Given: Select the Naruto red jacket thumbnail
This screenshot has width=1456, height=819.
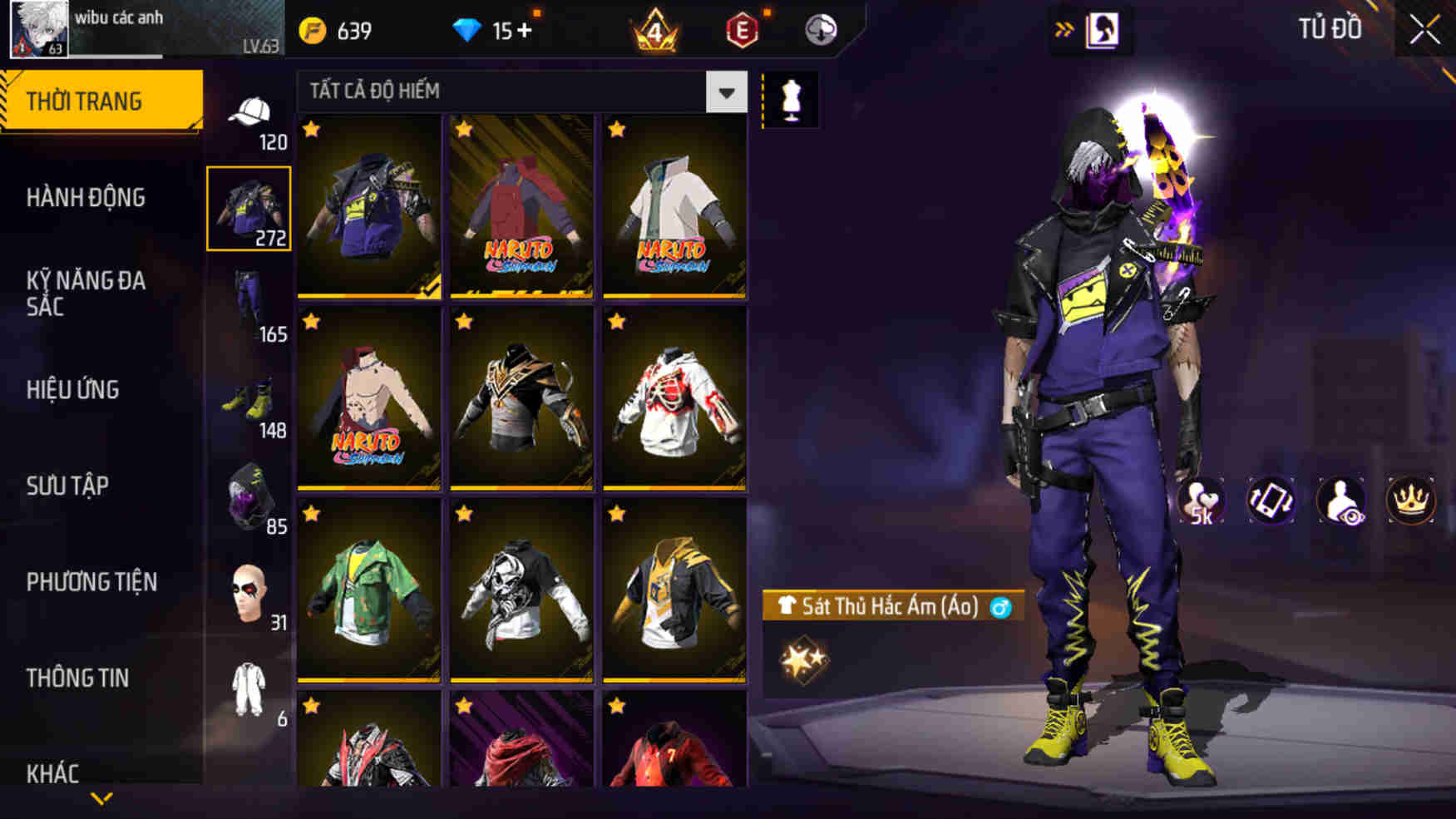Looking at the screenshot, I should point(521,208).
